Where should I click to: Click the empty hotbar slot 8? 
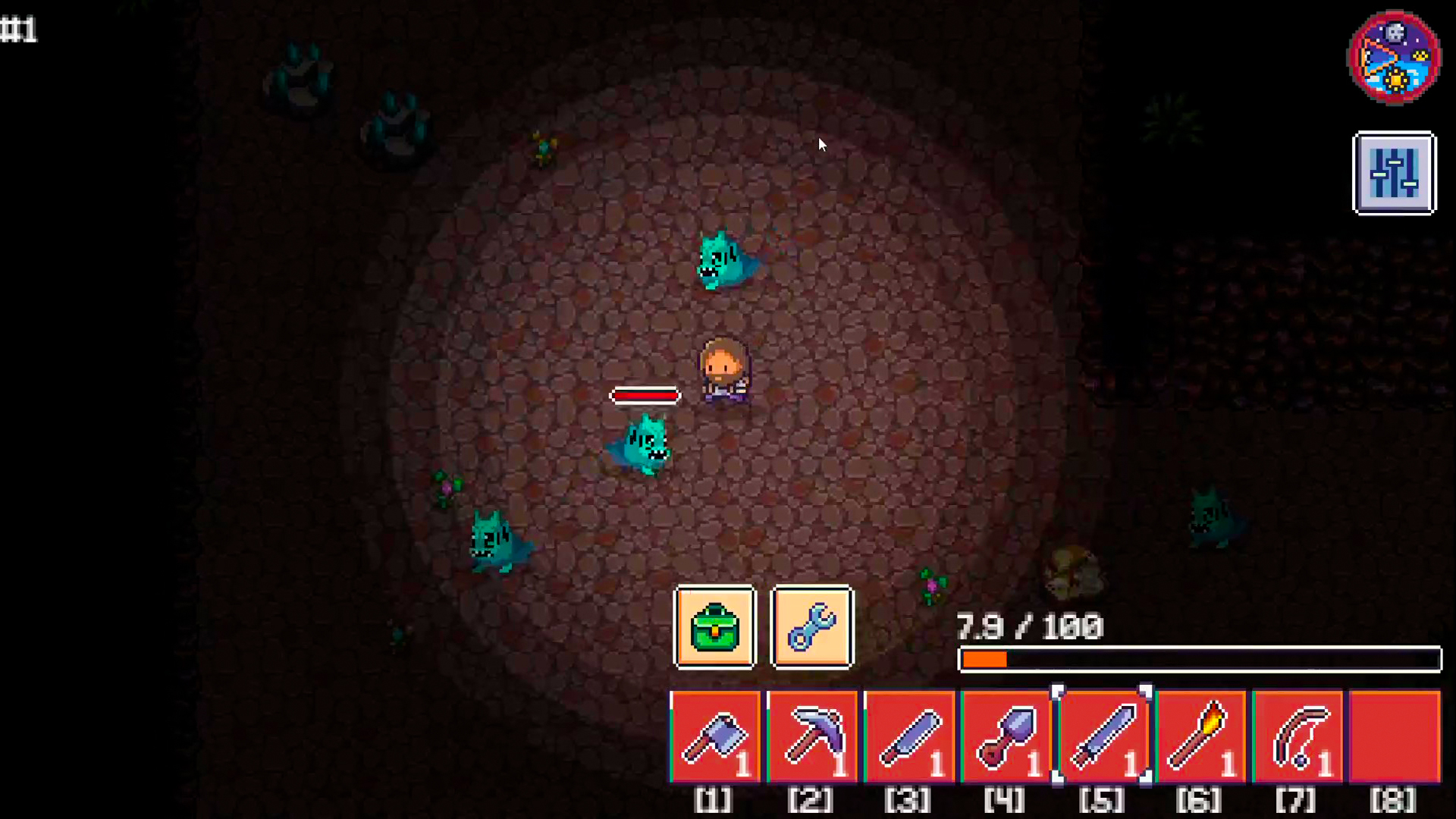[1394, 737]
